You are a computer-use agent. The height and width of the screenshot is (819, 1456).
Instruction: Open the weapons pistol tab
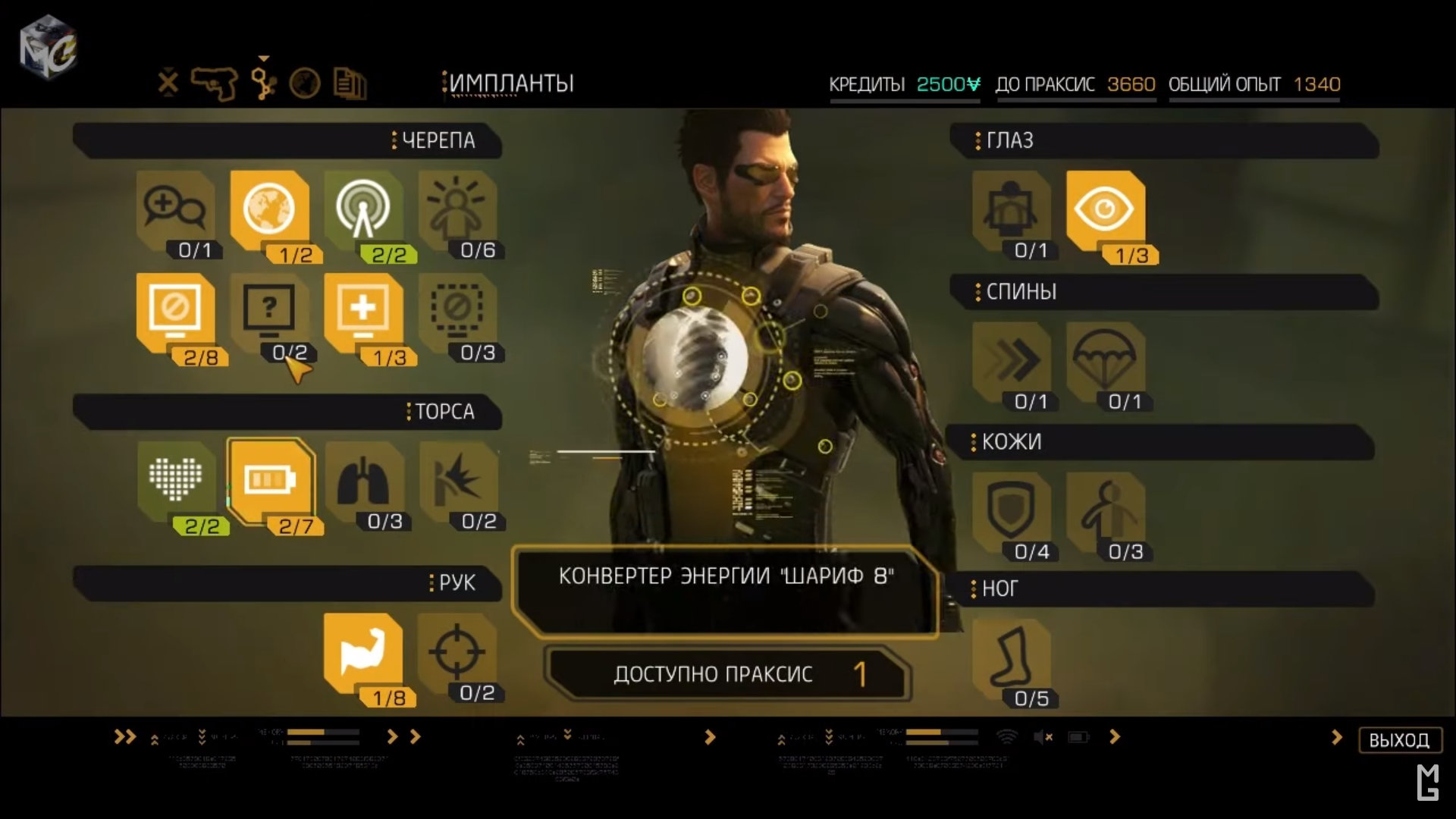point(214,83)
